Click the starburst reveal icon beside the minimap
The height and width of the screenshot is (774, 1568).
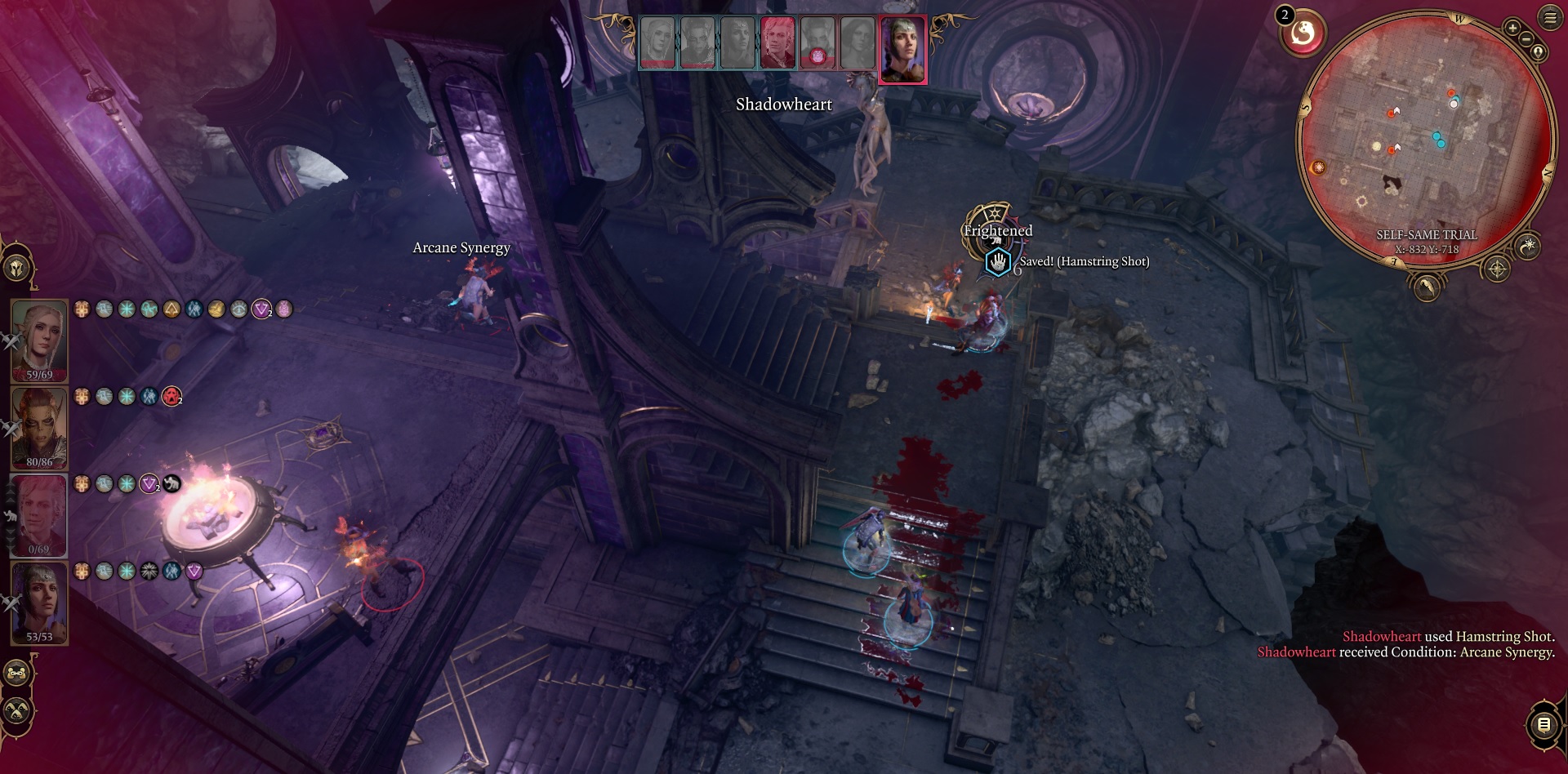(x=1528, y=245)
